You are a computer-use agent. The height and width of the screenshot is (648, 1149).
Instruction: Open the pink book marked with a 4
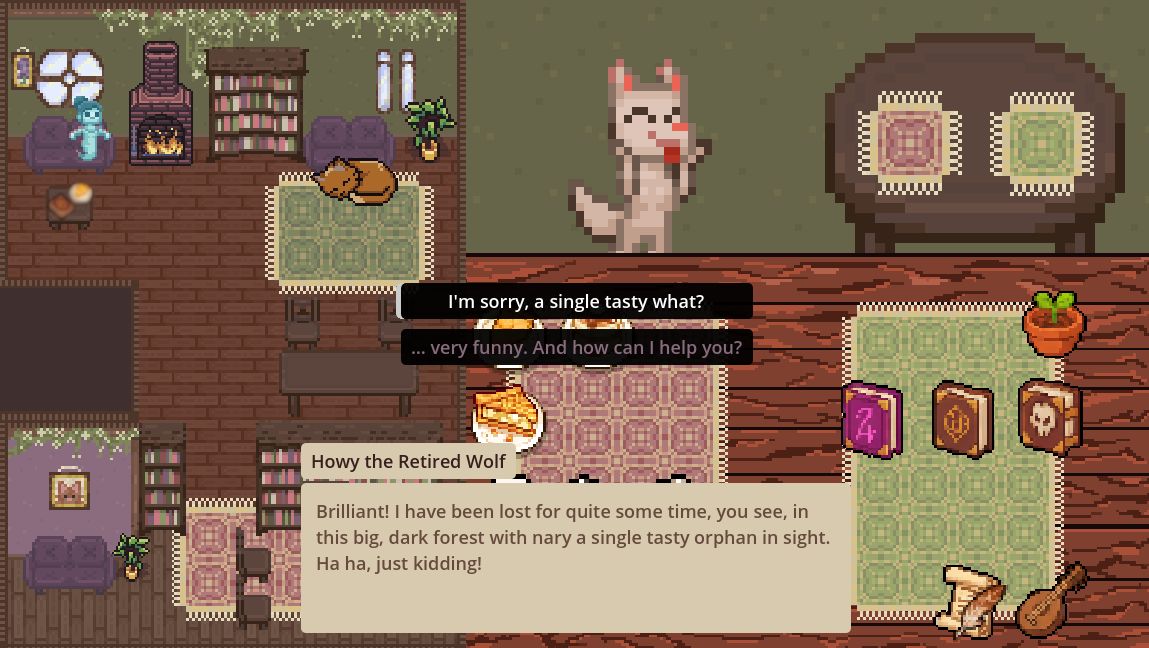871,420
